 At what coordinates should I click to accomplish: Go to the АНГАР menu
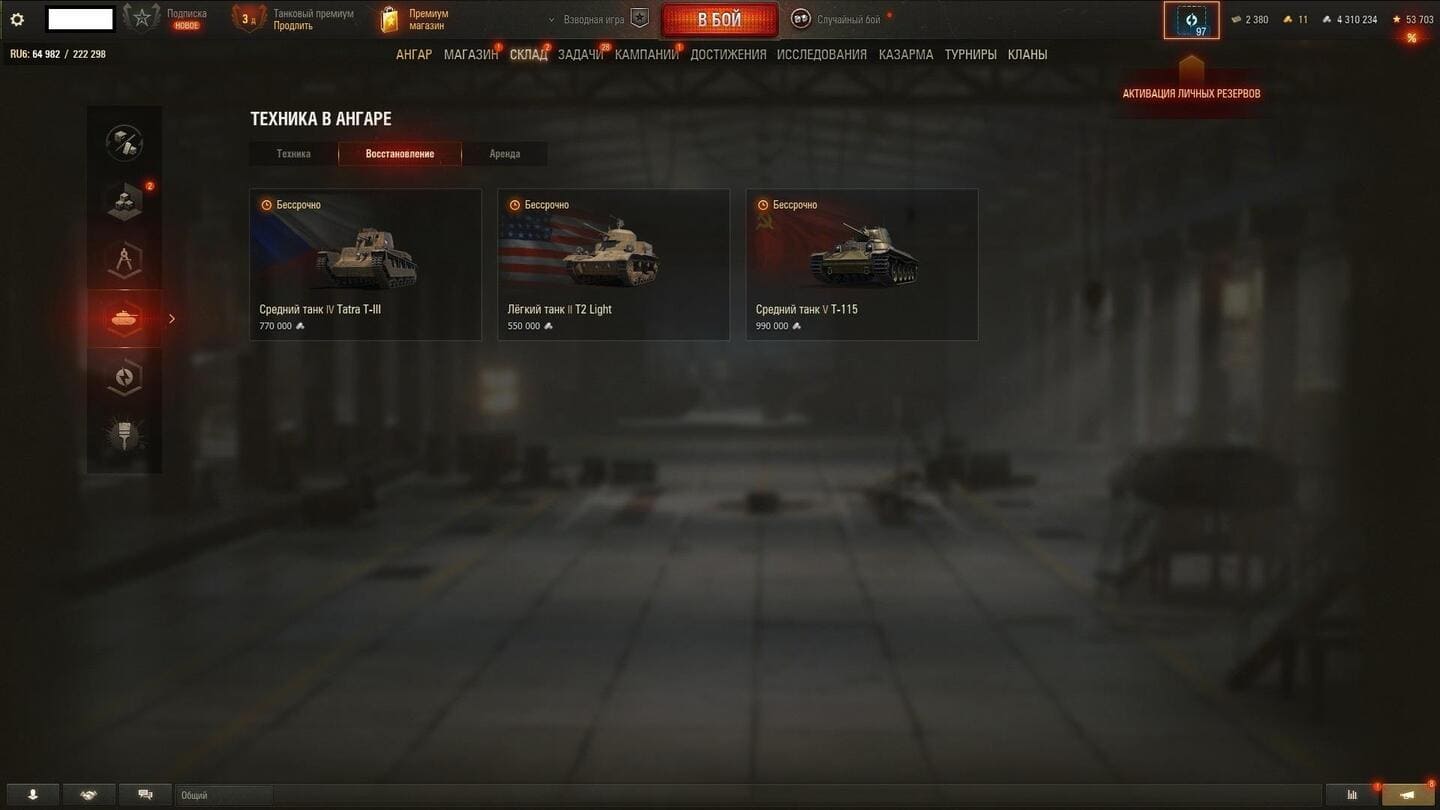(414, 55)
